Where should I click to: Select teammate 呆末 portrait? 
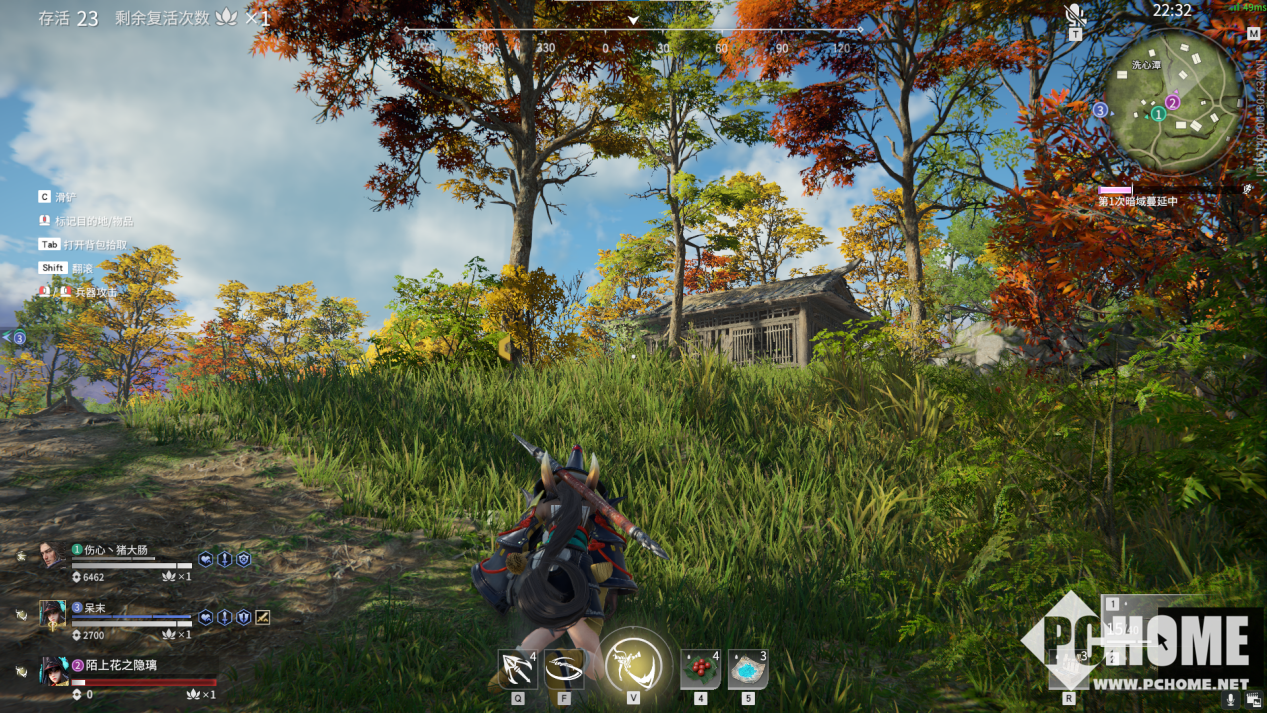pos(53,613)
